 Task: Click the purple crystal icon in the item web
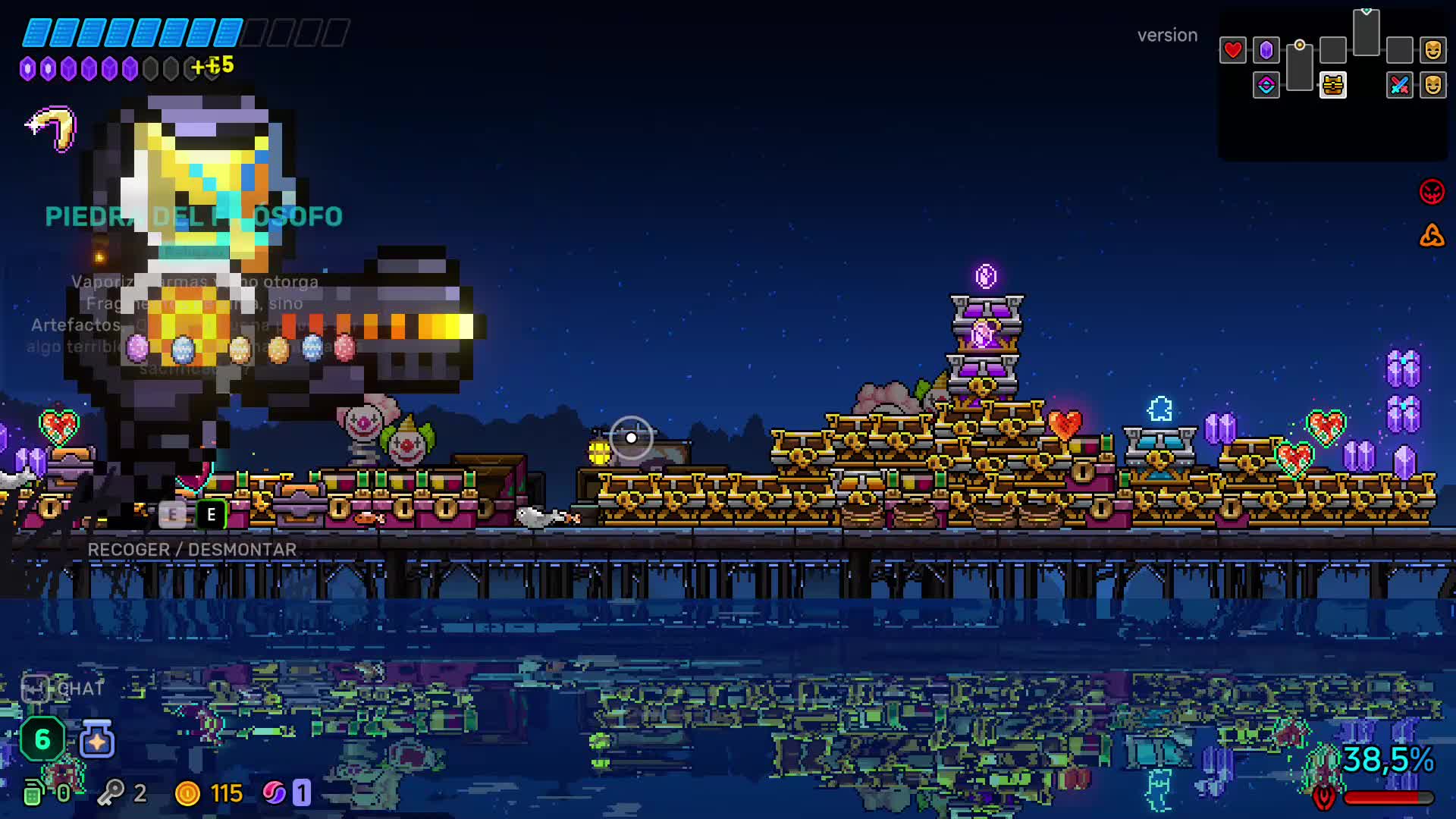point(1266,51)
